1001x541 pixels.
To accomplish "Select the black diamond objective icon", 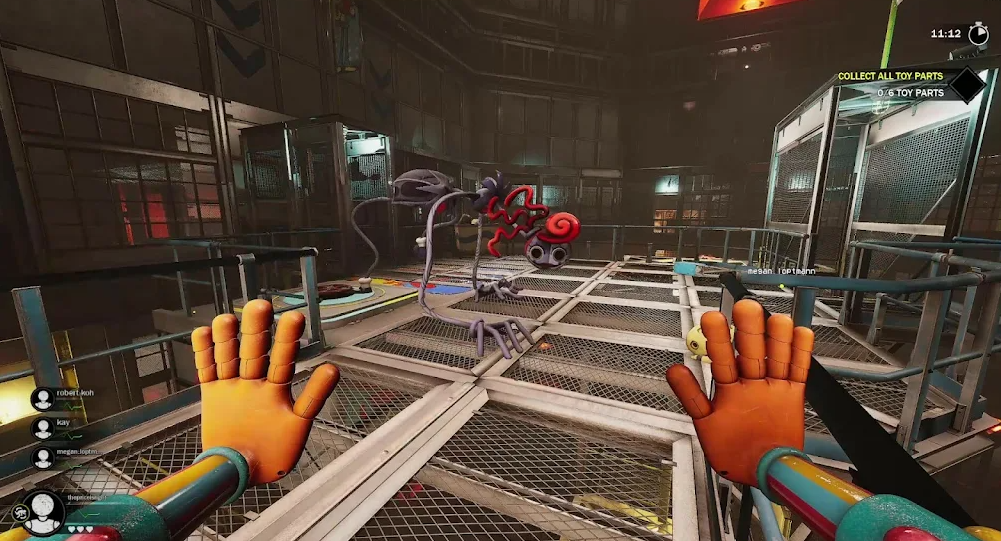I will (967, 84).
